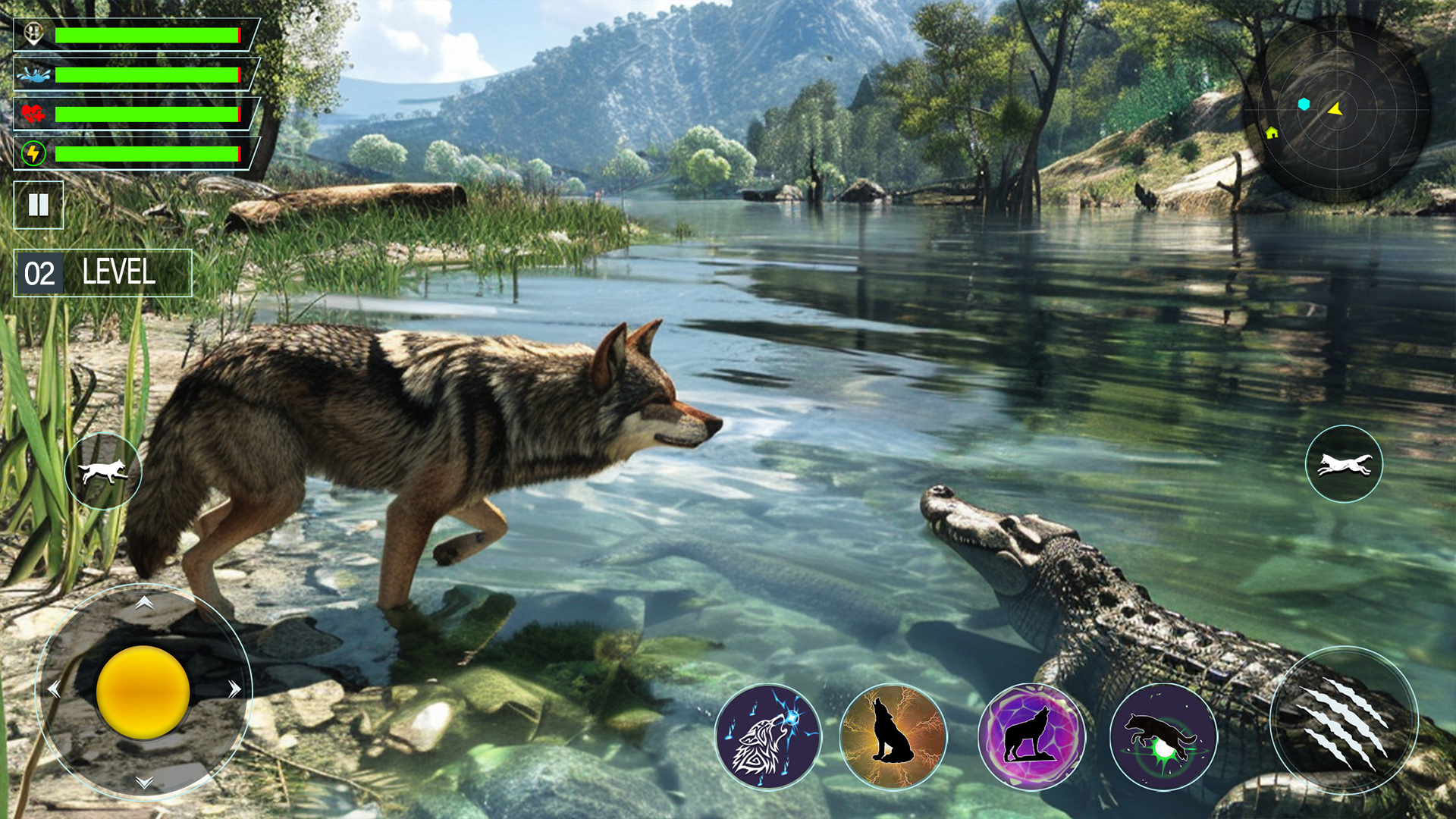
Task: Trigger the orange sitting wolf howl skill
Action: (893, 736)
